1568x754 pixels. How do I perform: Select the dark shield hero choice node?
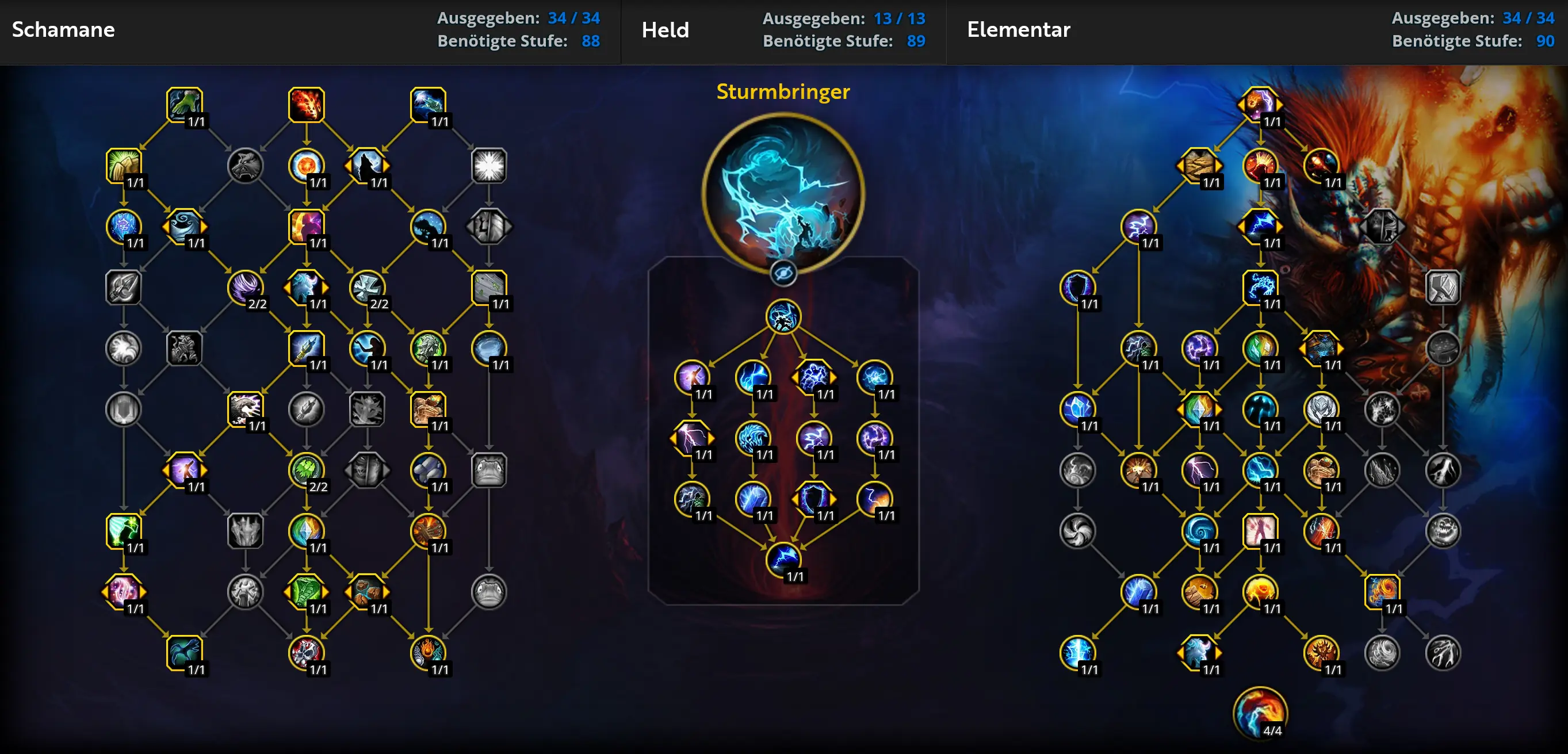813,499
